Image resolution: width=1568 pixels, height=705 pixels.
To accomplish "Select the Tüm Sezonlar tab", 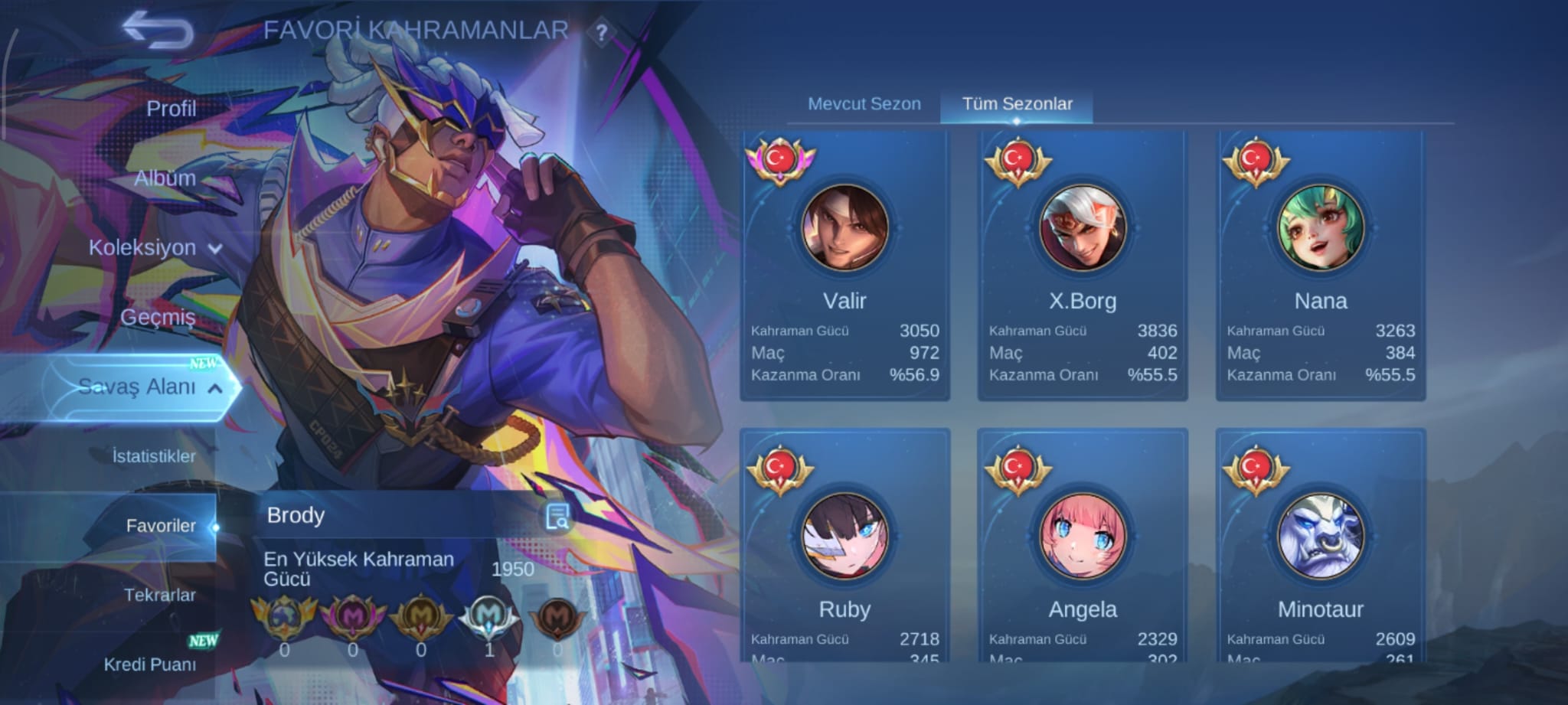I will pos(1017,104).
